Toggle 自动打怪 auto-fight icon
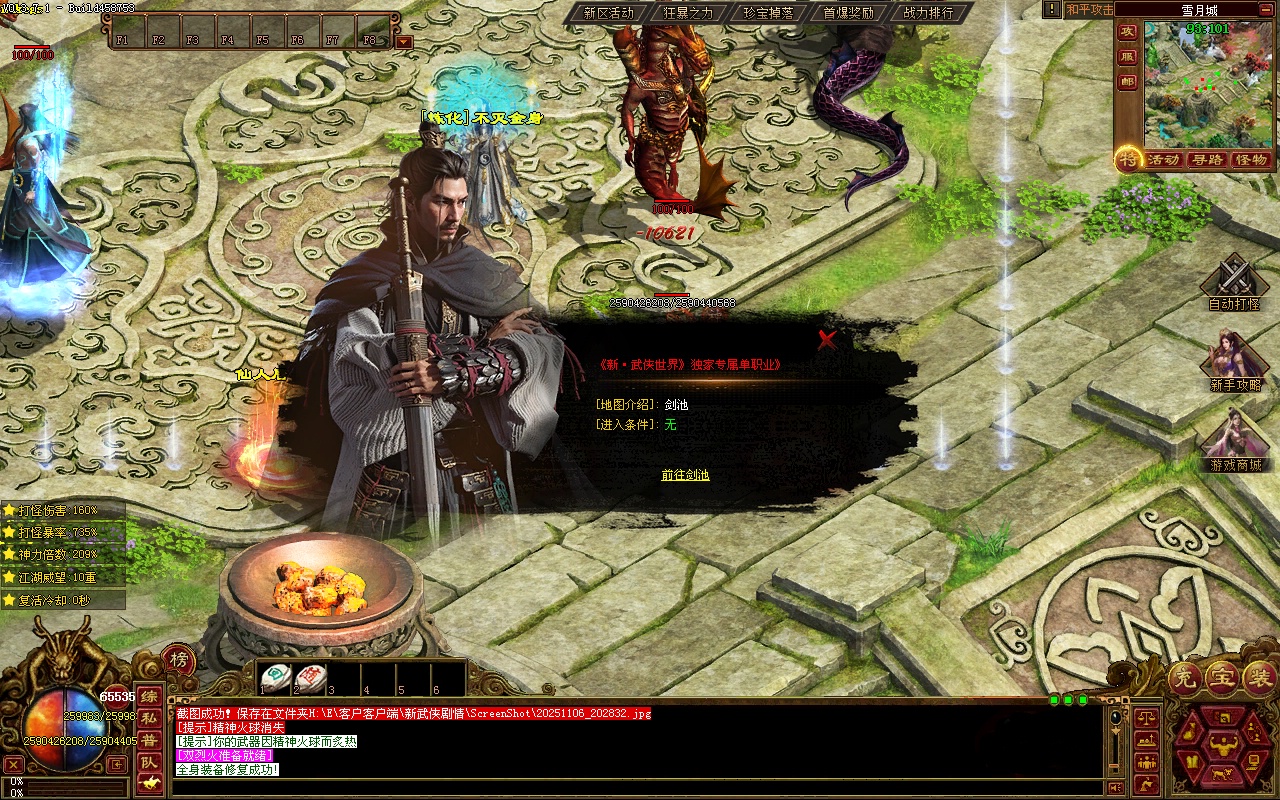This screenshot has width=1280, height=800. [1234, 280]
